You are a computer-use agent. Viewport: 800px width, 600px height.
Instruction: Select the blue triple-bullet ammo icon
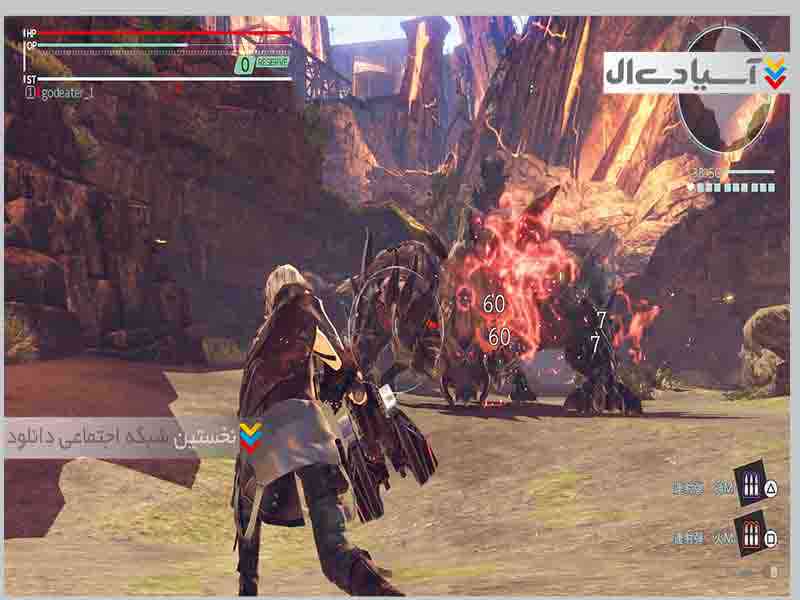(749, 484)
